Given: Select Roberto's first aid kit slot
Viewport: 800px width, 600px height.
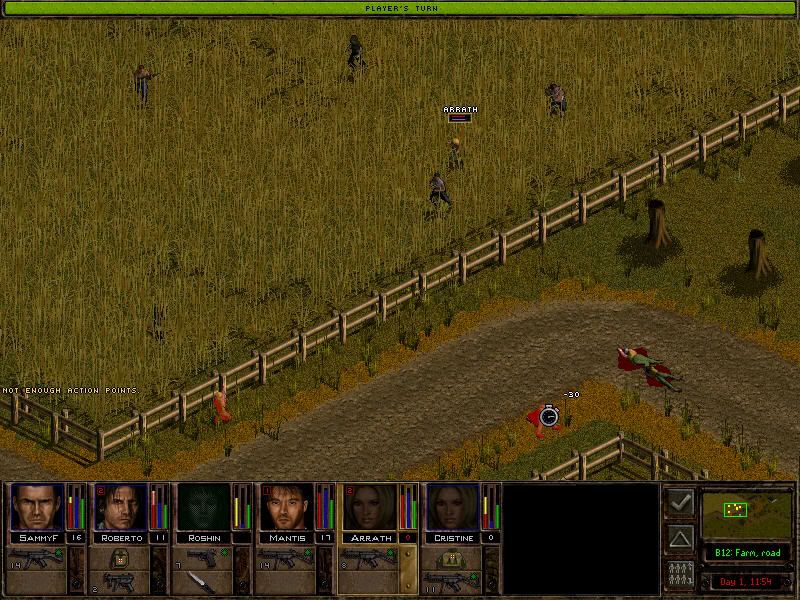Looking at the screenshot, I should point(121,557).
